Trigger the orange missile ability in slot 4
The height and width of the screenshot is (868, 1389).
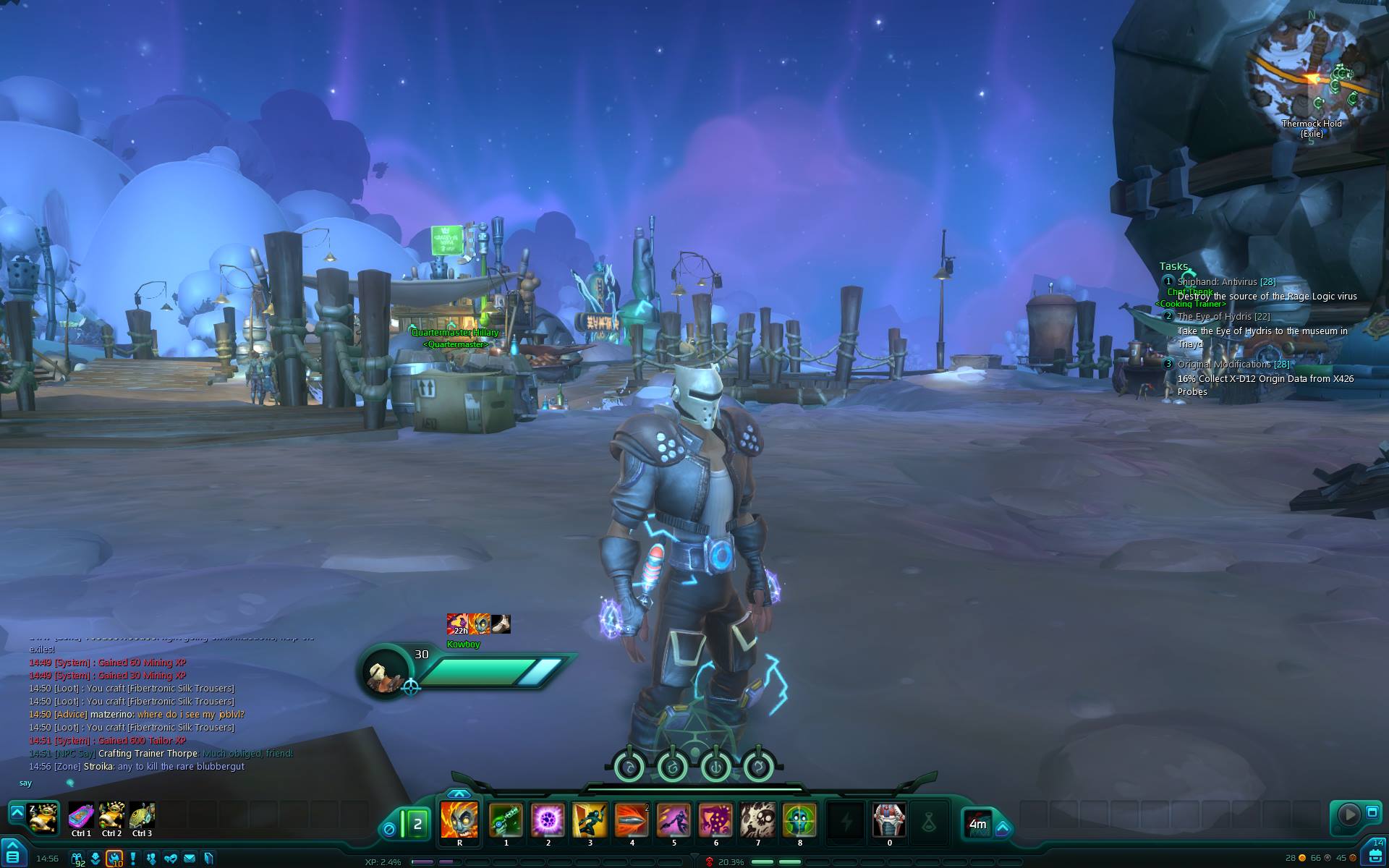click(x=632, y=820)
